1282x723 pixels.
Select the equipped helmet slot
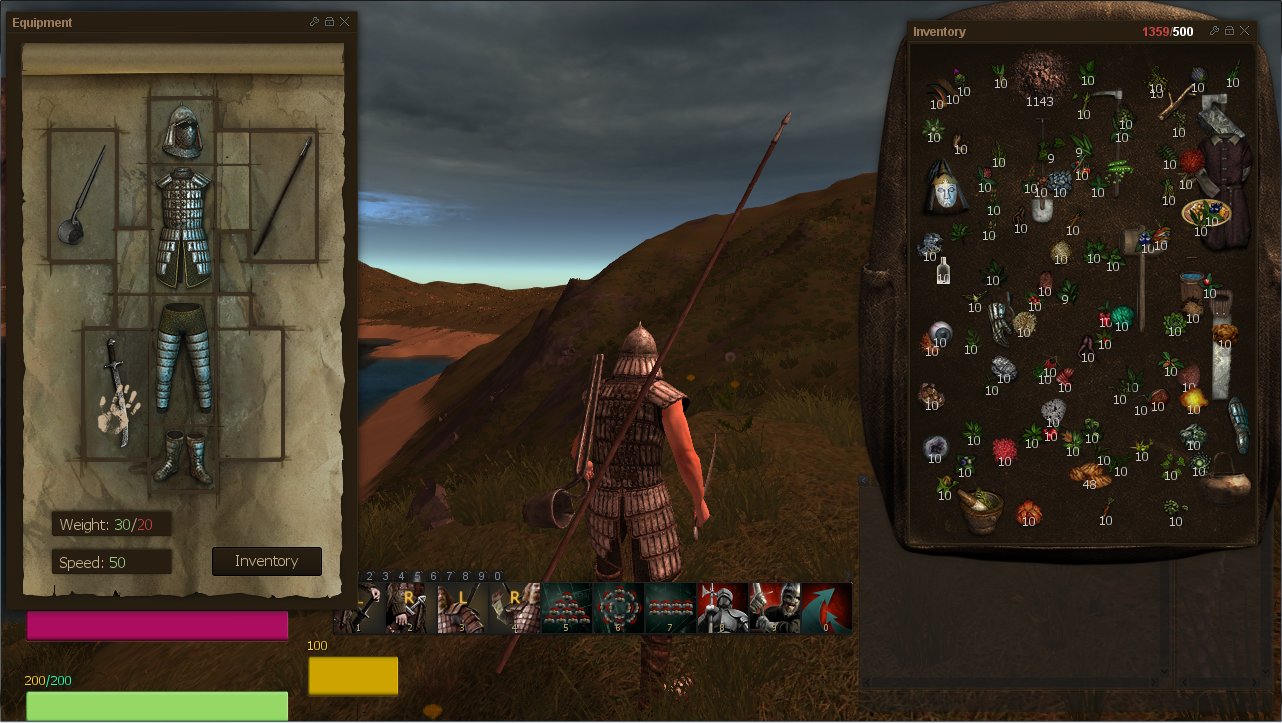(x=184, y=131)
